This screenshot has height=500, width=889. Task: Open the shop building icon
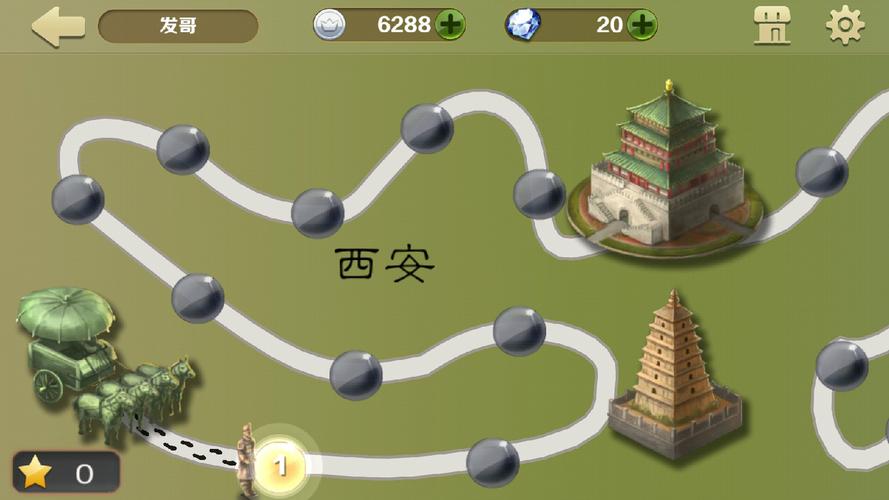click(771, 26)
